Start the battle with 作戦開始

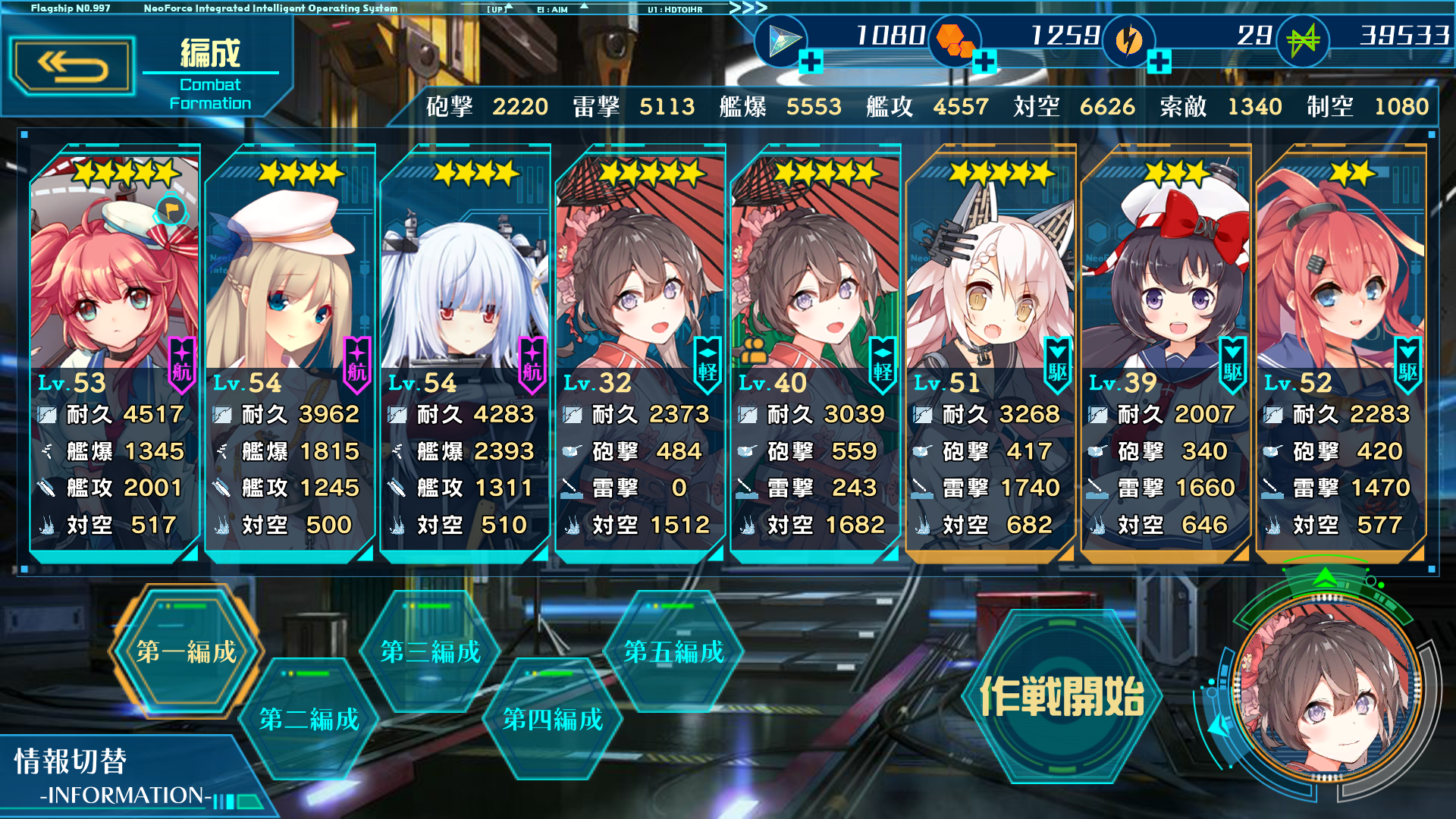(x=1062, y=696)
